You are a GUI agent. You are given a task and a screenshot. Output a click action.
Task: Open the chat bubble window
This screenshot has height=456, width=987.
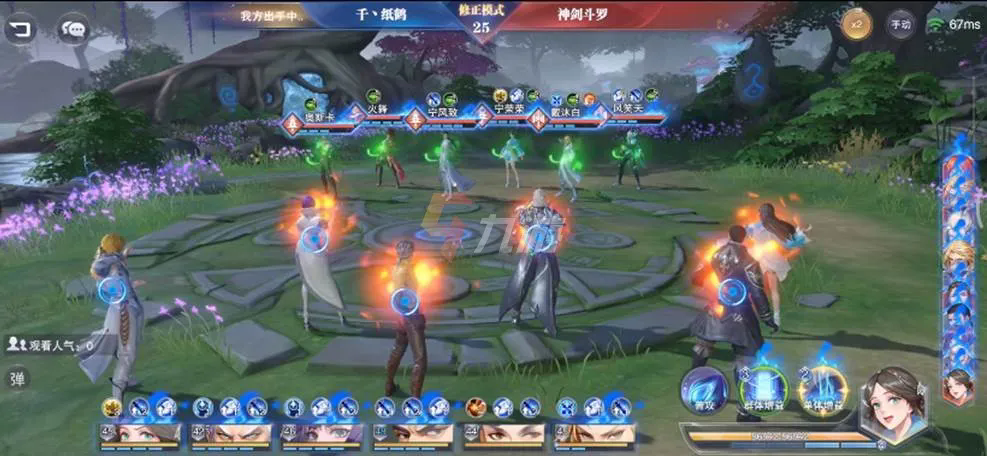[x=73, y=29]
